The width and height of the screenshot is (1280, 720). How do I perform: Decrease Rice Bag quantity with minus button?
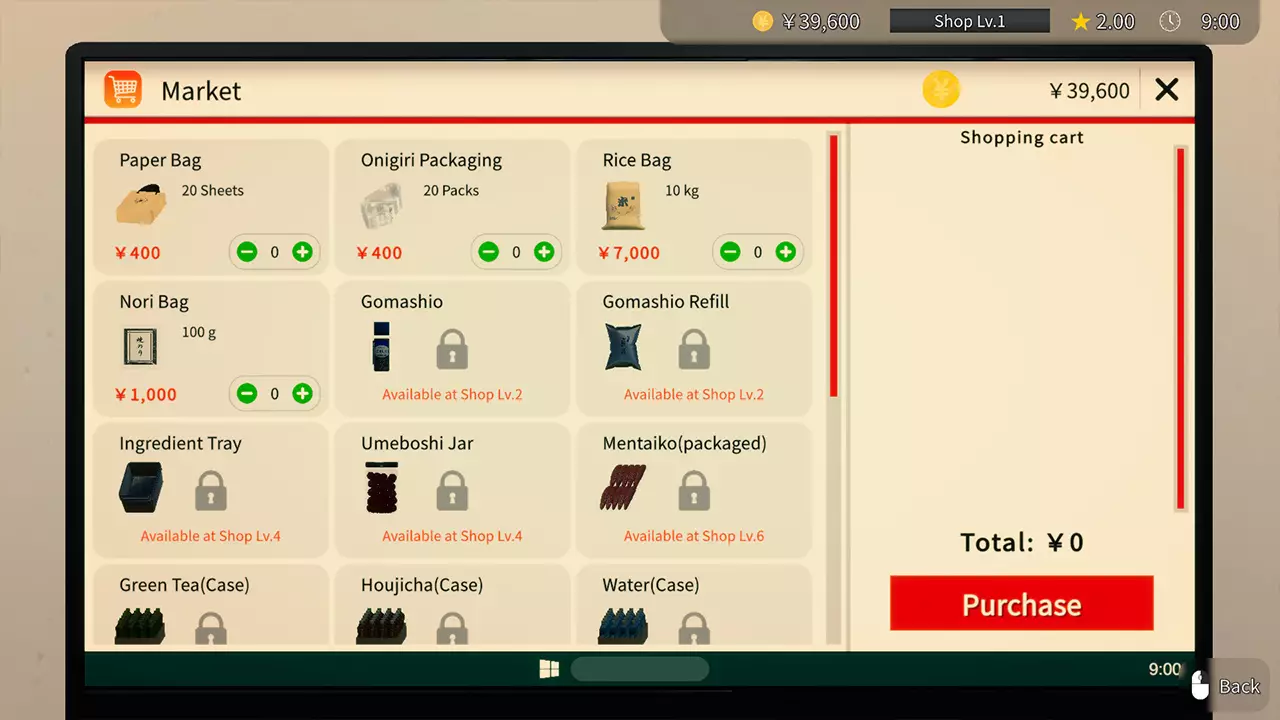[x=730, y=252]
